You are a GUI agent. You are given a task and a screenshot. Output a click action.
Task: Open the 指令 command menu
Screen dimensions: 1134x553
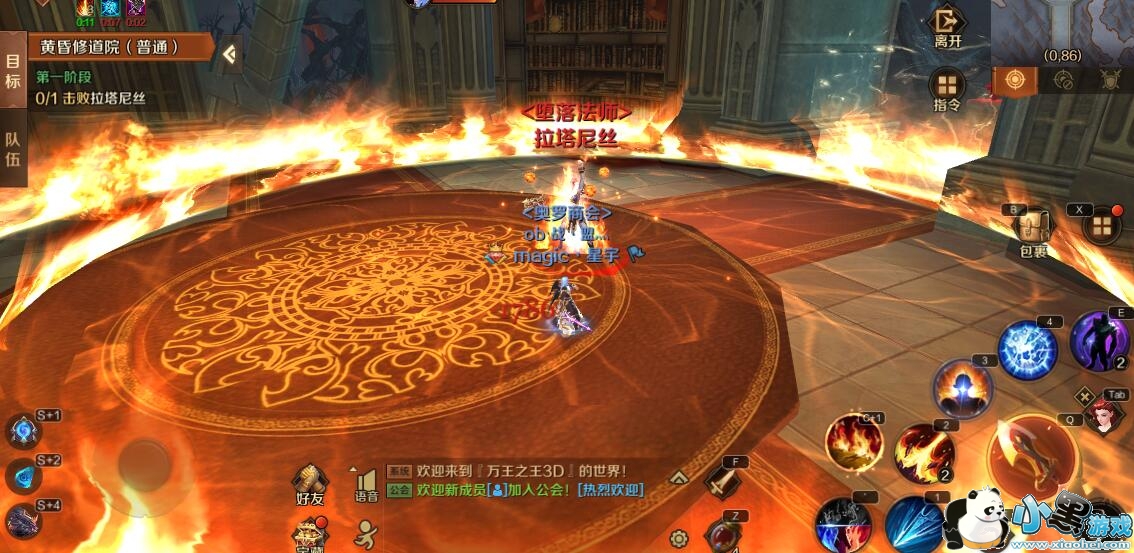pos(947,88)
